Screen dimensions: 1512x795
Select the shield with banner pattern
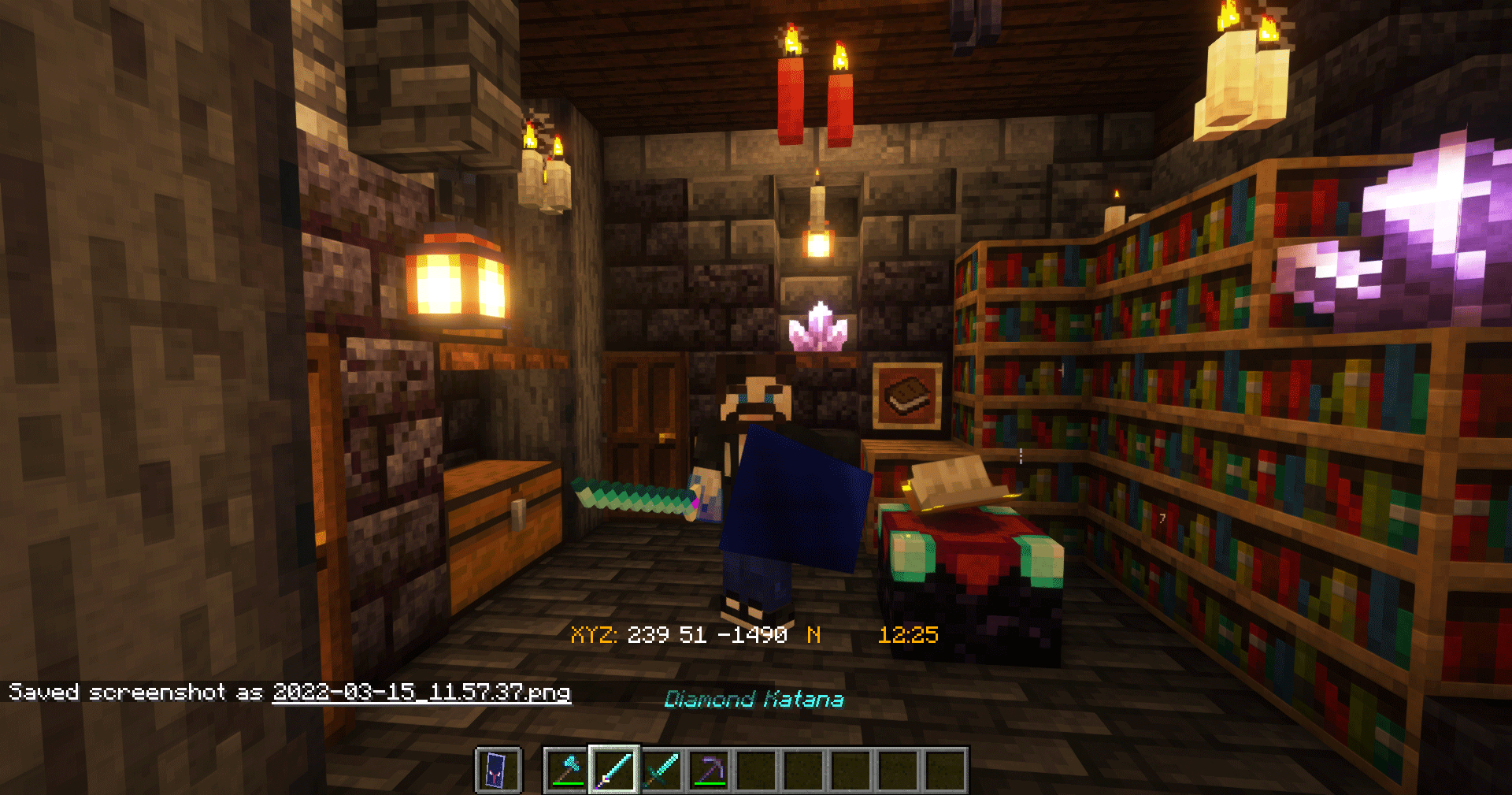[x=498, y=770]
